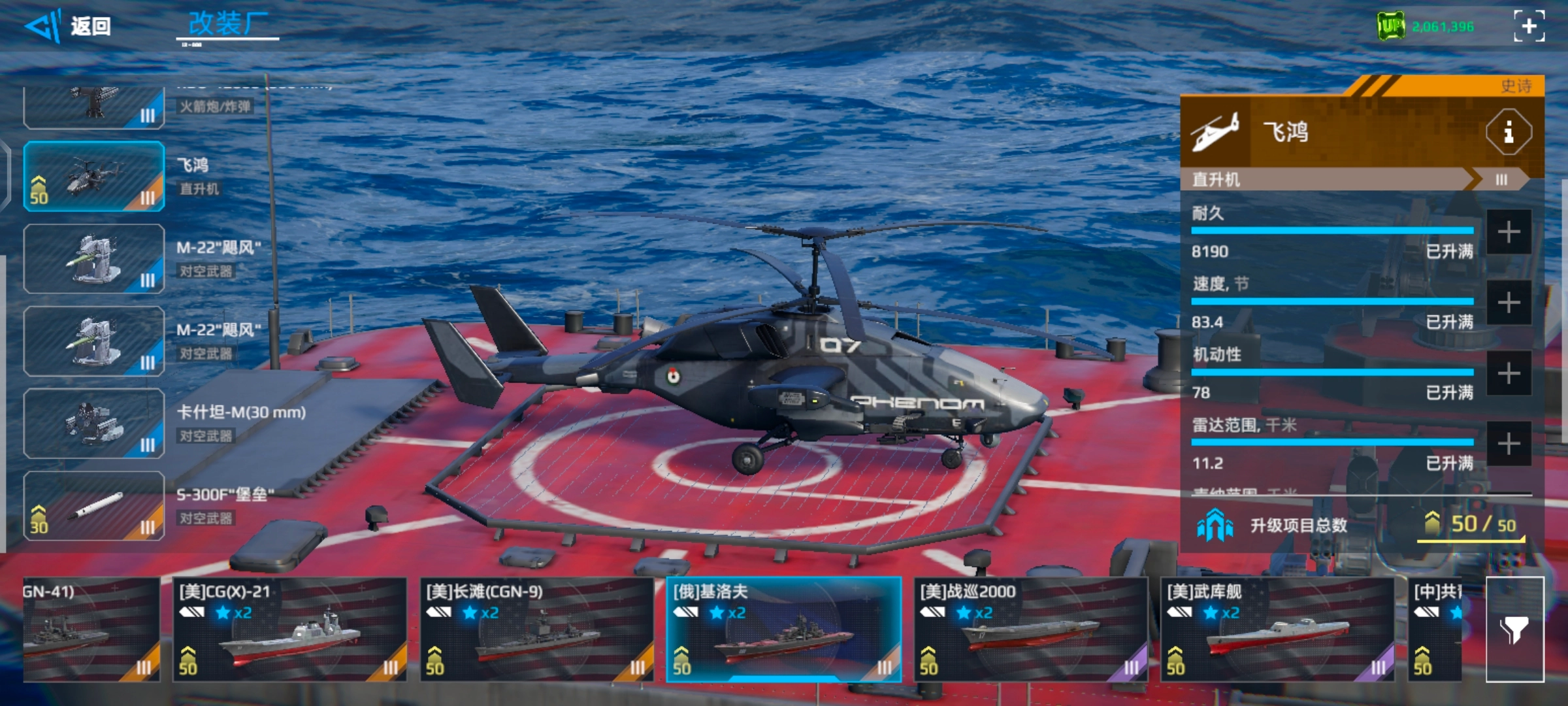Toggle the fullscreen view bracket icon

click(x=1529, y=26)
